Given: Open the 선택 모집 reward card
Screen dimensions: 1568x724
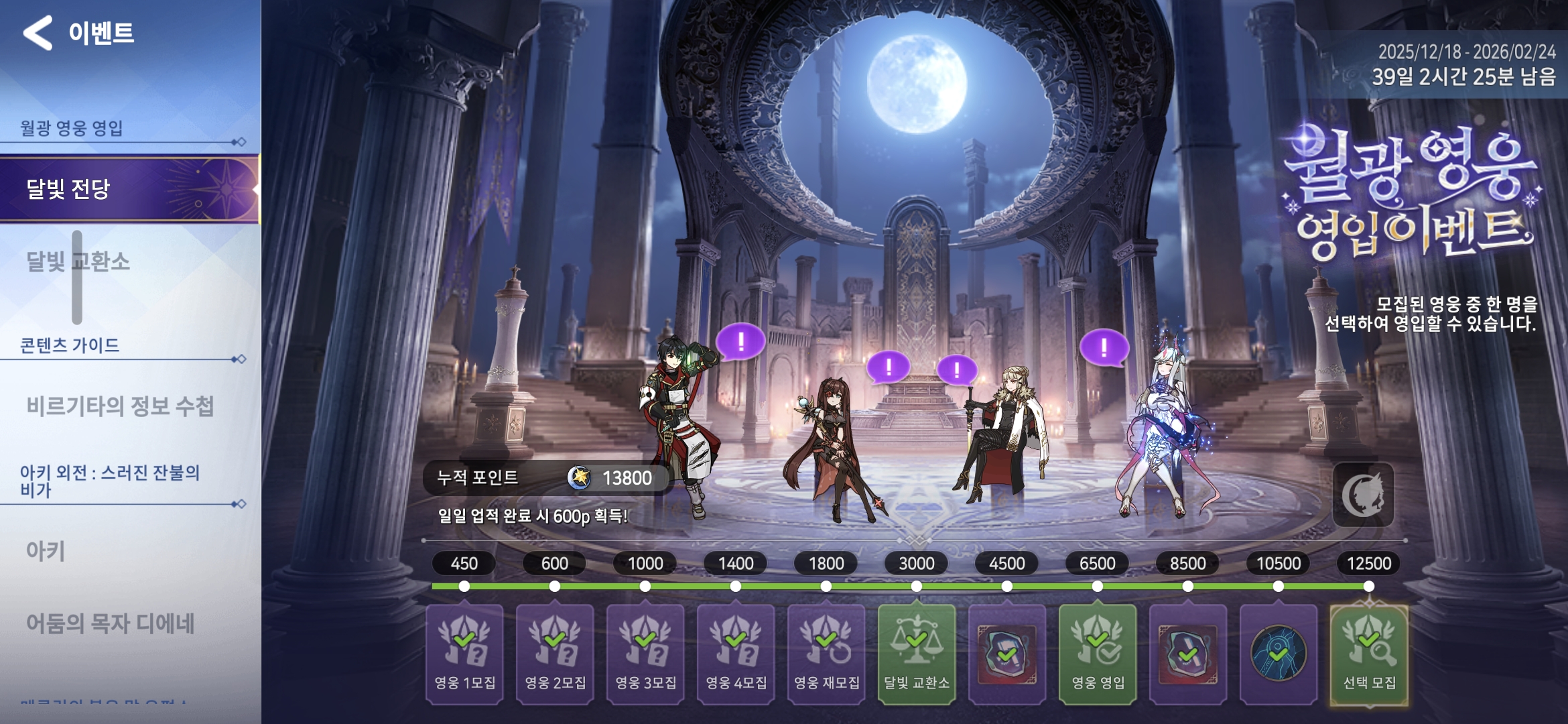Looking at the screenshot, I should point(1369,654).
